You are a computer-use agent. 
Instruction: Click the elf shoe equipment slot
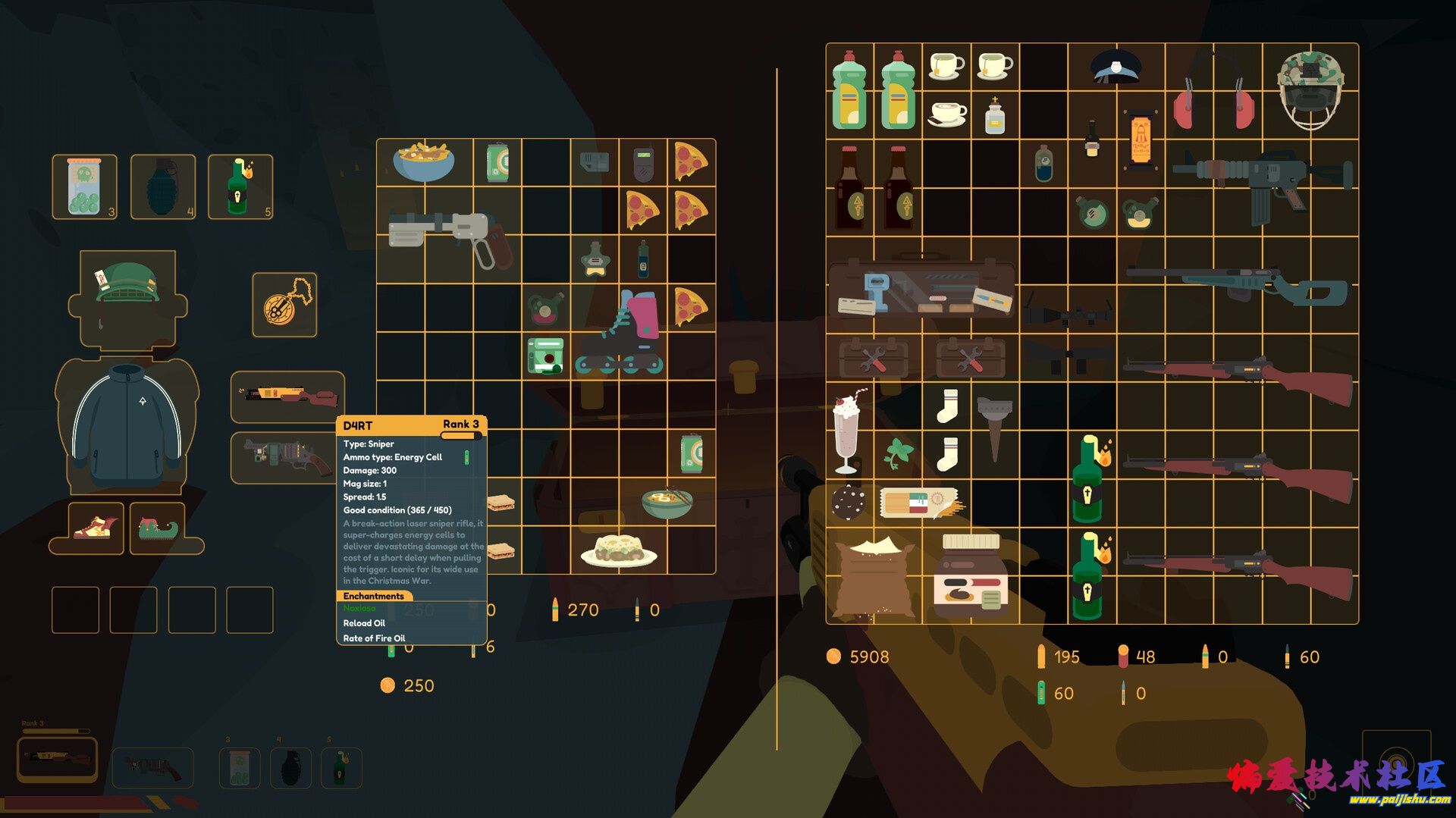point(162,527)
